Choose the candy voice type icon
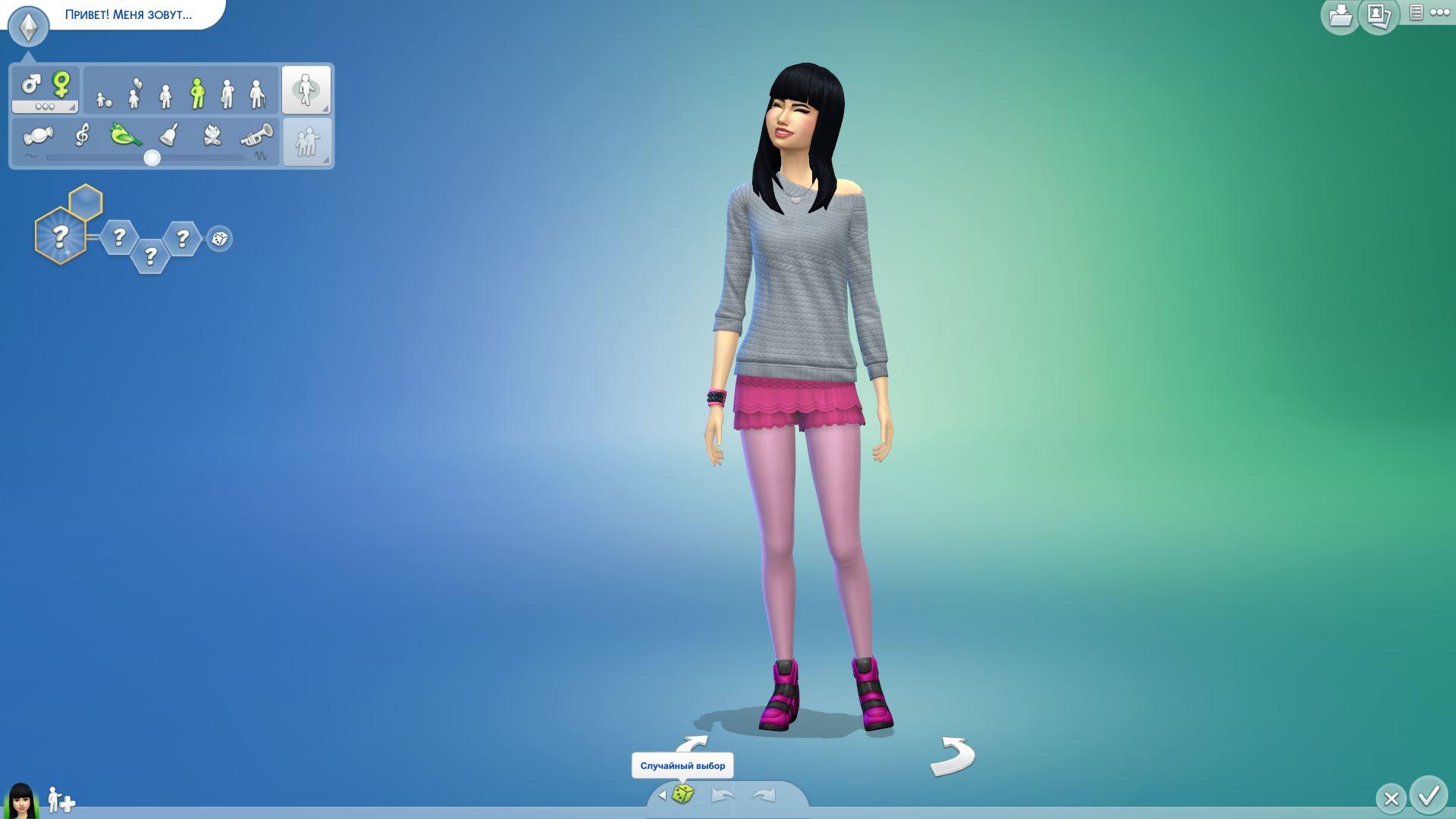The width and height of the screenshot is (1456, 819). [x=38, y=136]
